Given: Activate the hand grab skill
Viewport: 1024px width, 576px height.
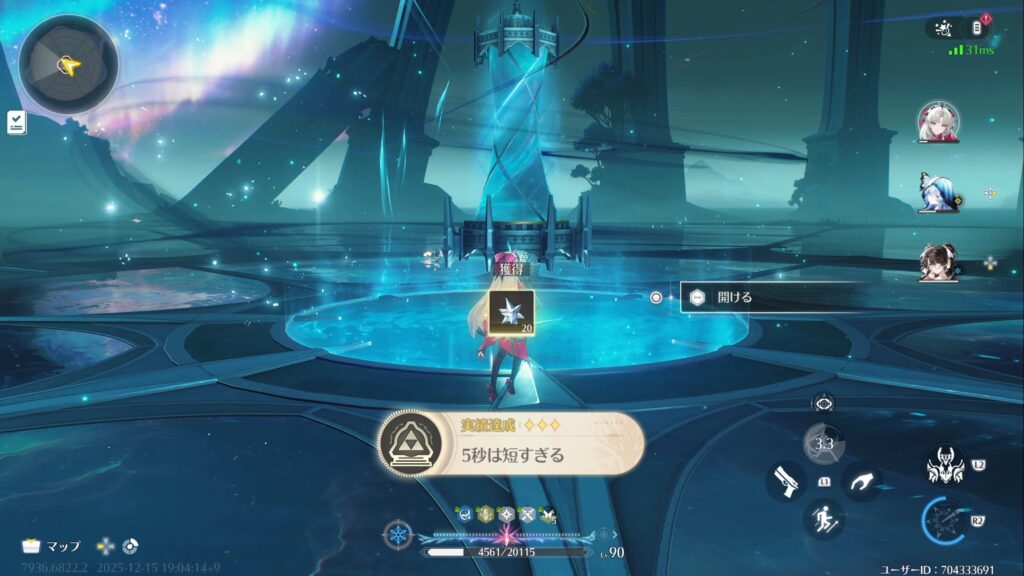Looking at the screenshot, I should [860, 482].
